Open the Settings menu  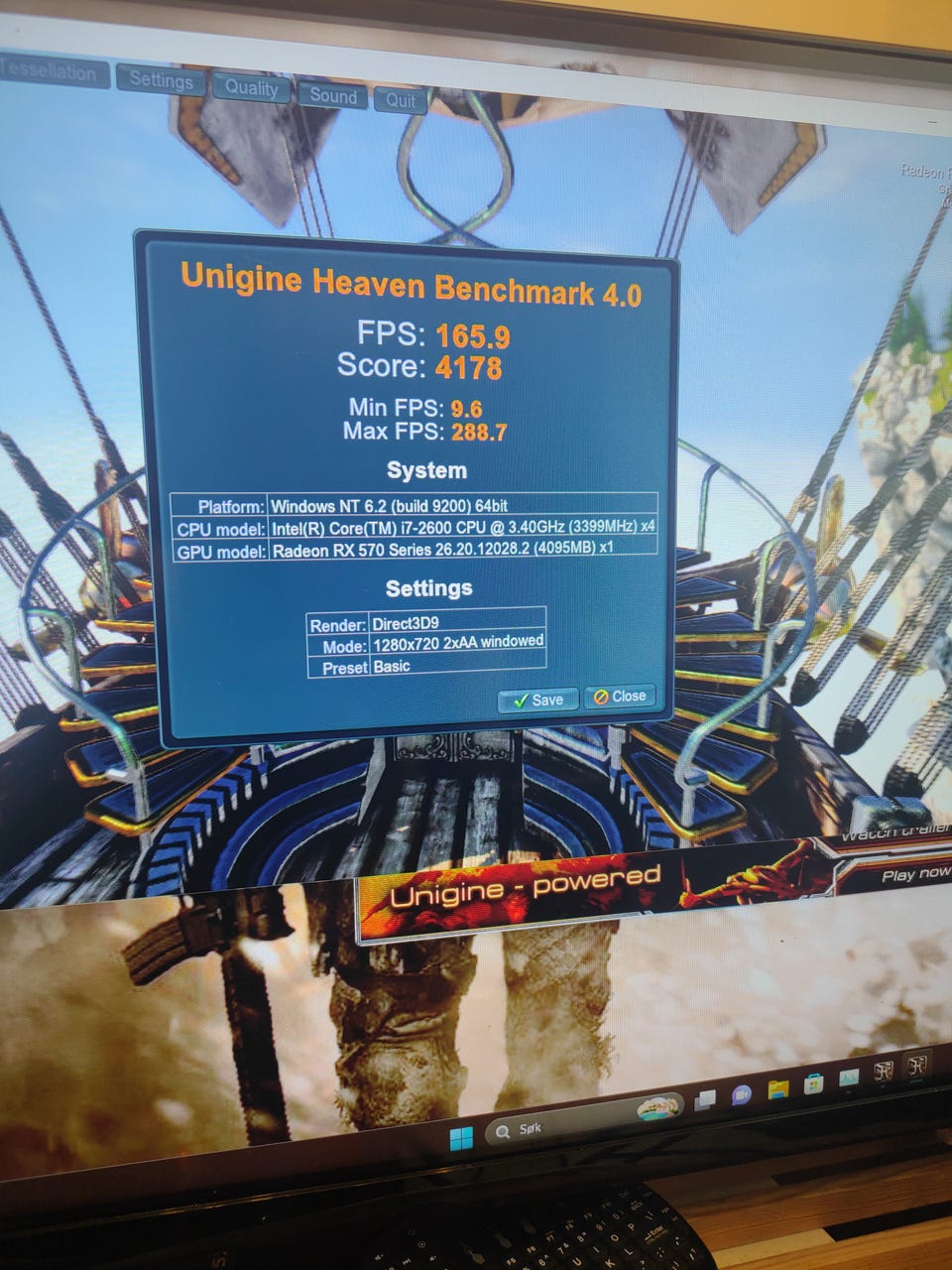pos(161,80)
